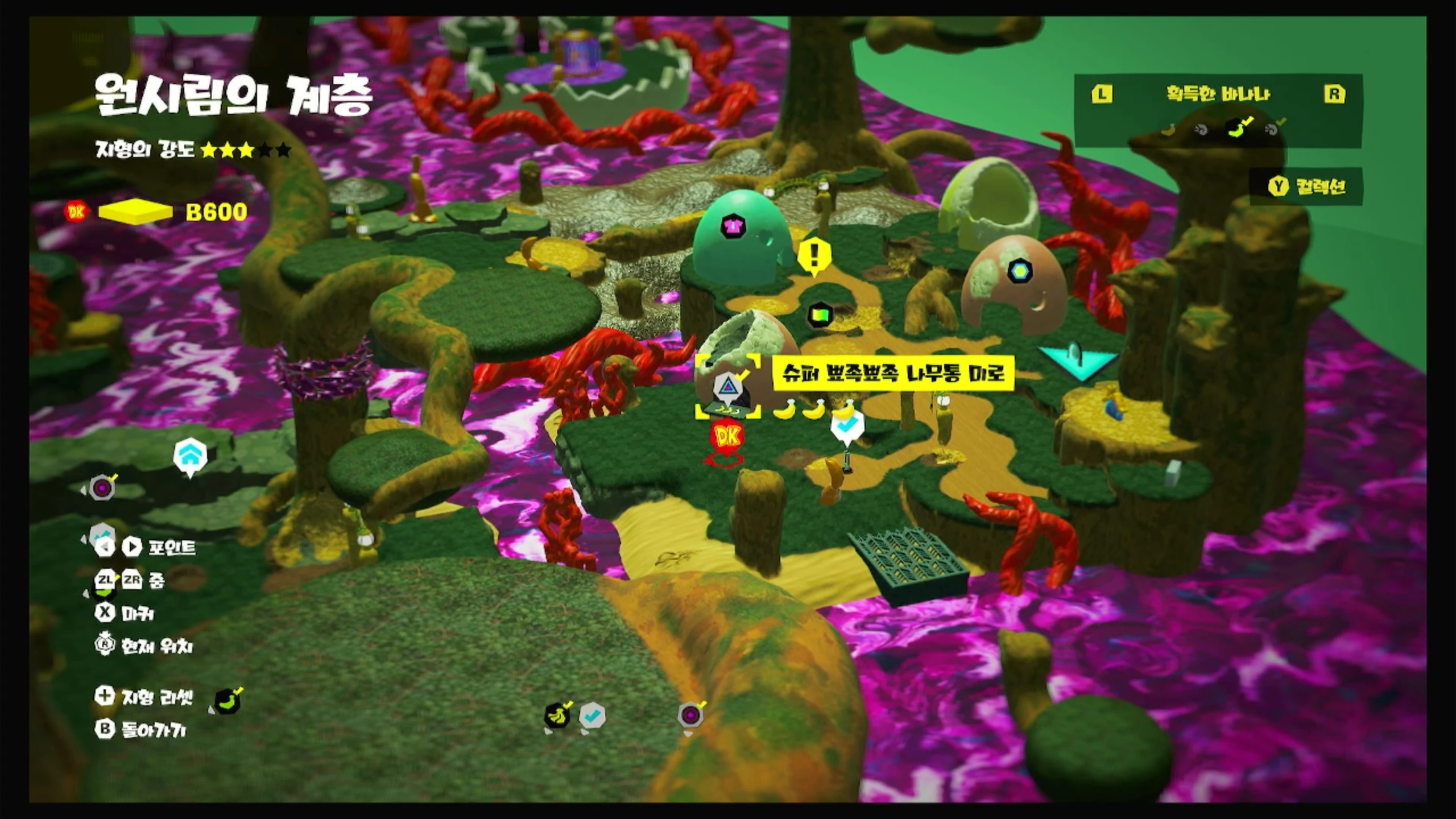Select the 슈퍼 뾰족뾰족 나무통 미로 label
This screenshot has height=819, width=1456.
tap(893, 373)
